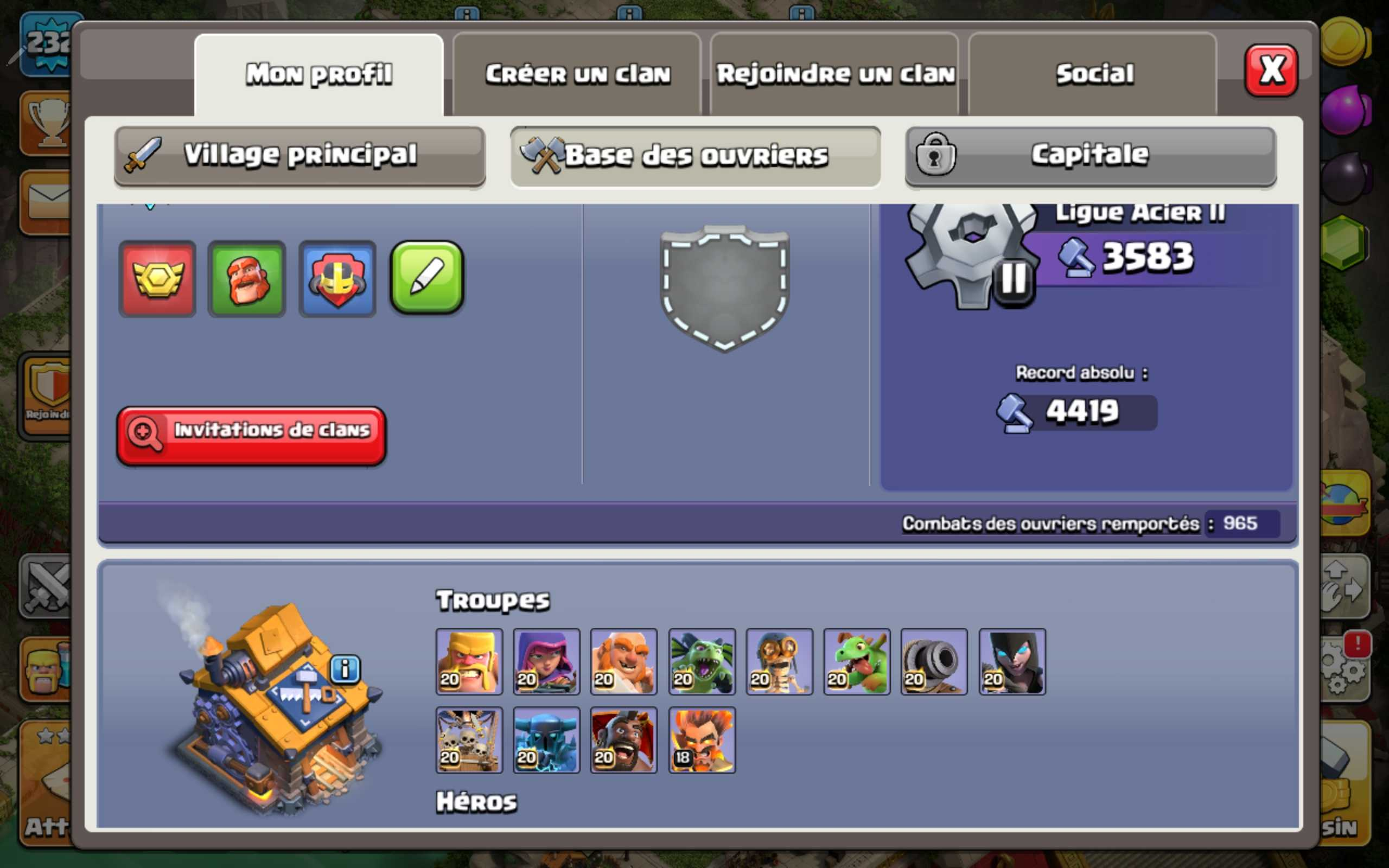Pause the versus trophy counter
The height and width of the screenshot is (868, 1389).
1015,280
